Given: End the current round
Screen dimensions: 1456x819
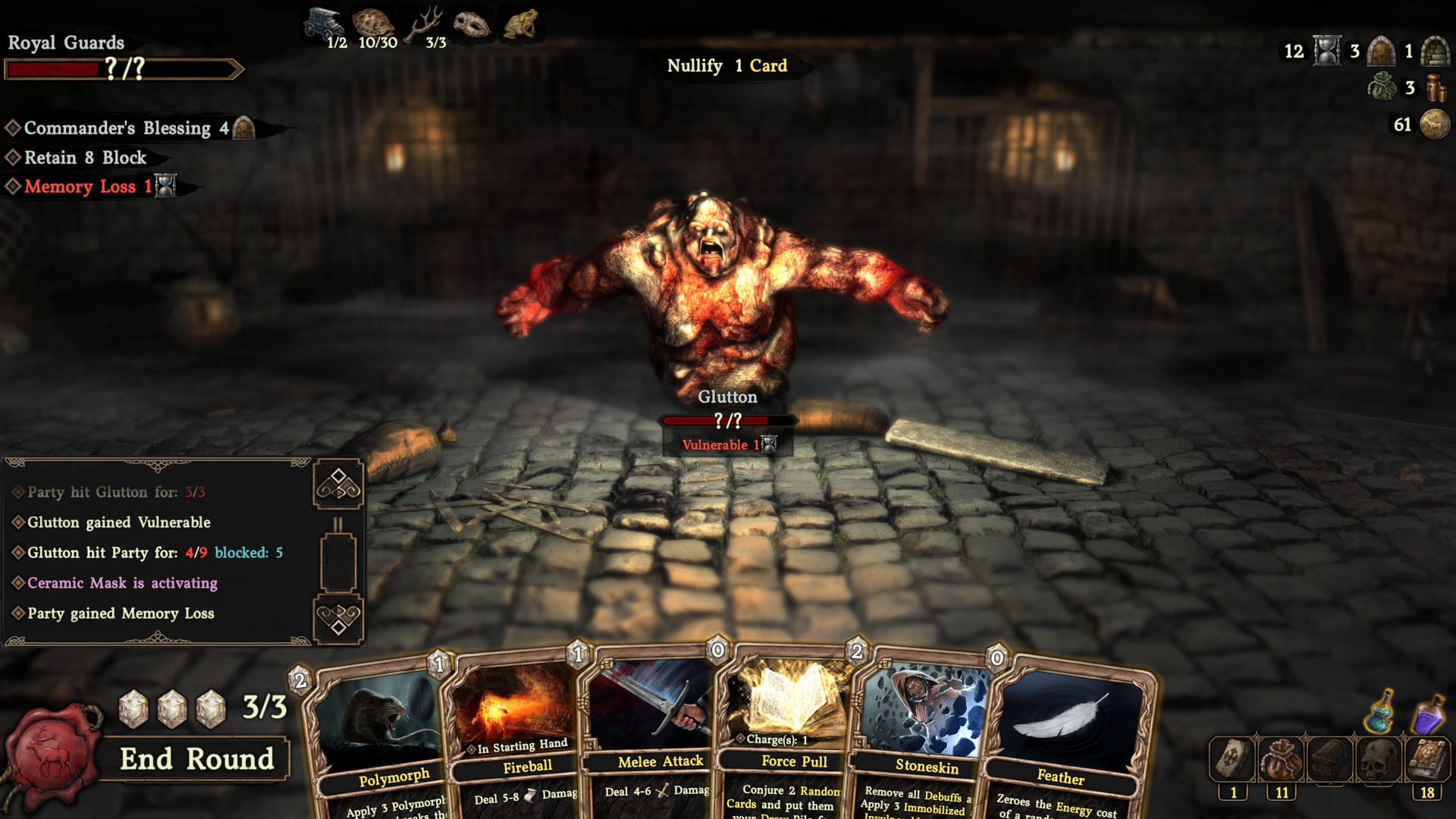Looking at the screenshot, I should pyautogui.click(x=196, y=759).
